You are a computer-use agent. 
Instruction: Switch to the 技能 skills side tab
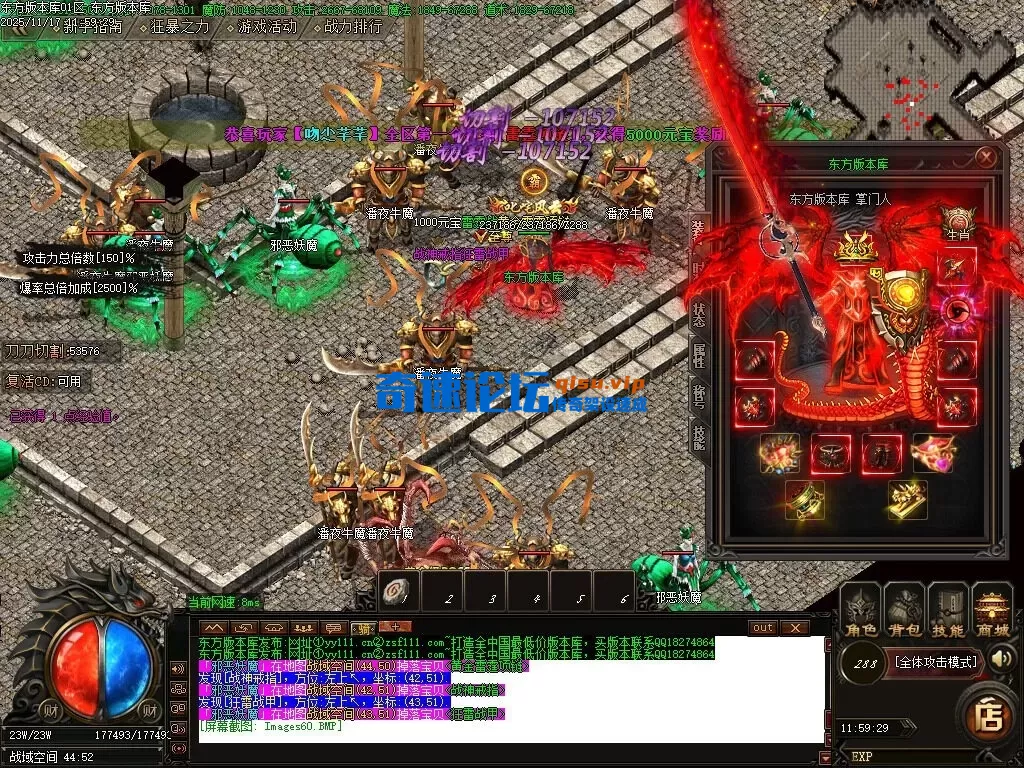700,433
